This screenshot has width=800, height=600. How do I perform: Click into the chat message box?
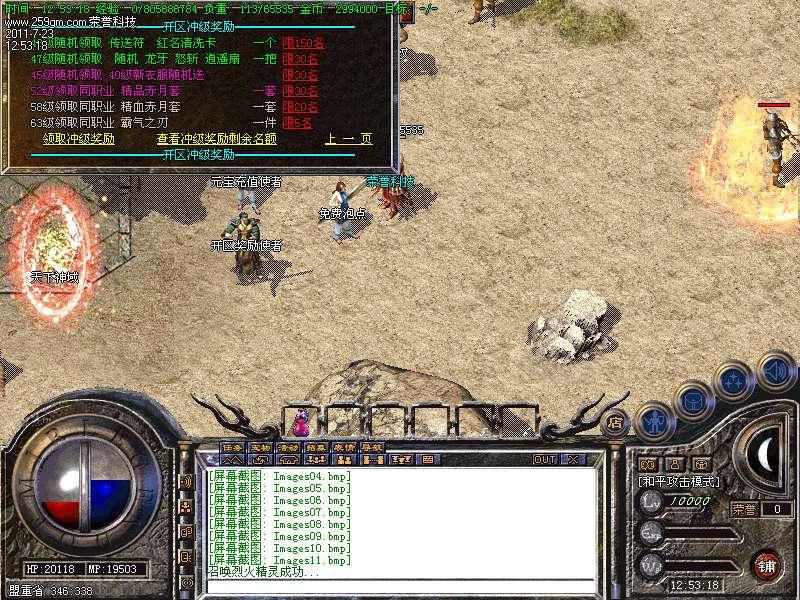pos(400,586)
